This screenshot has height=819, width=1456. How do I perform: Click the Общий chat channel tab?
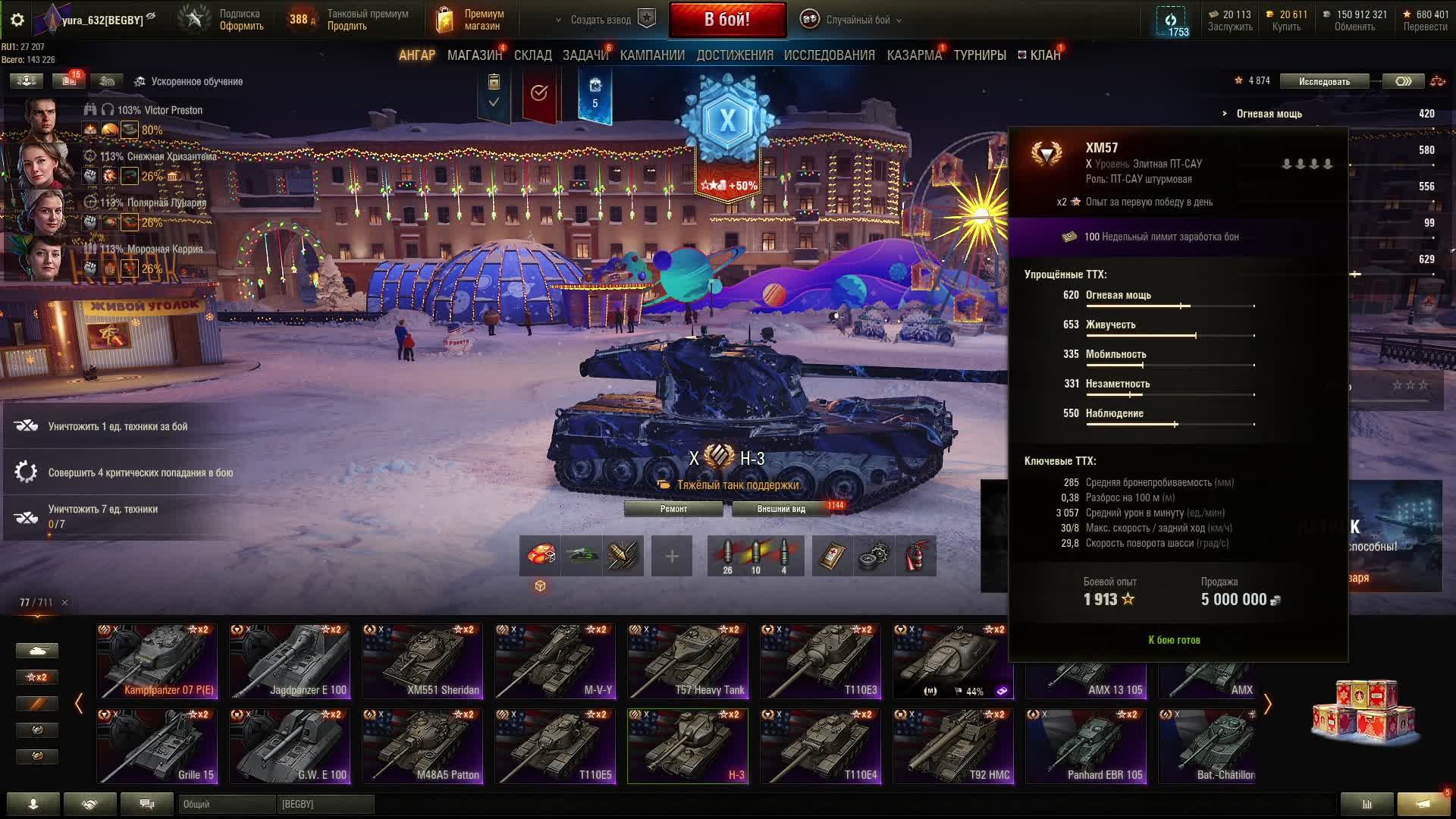coord(226,804)
